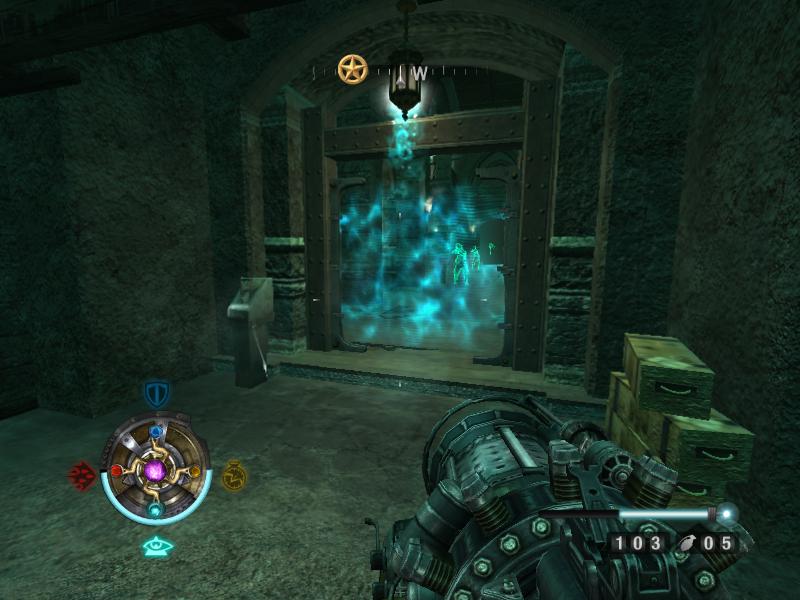The image size is (800, 600).
Task: Click the purple crystal at the medallion center
Action: point(156,470)
